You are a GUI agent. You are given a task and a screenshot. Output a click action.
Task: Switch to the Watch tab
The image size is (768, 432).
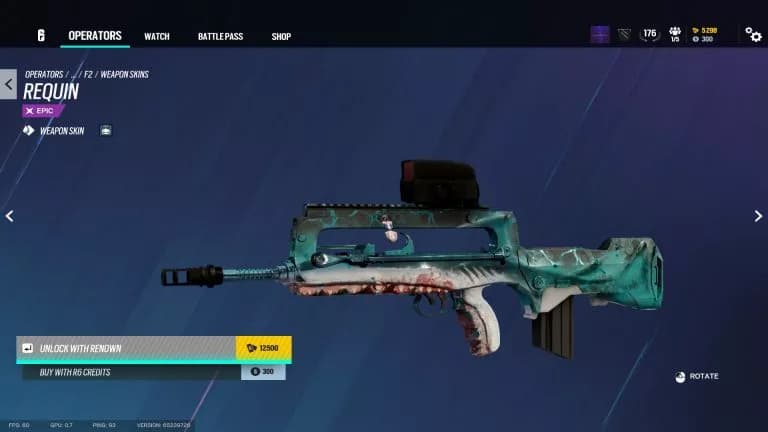(x=157, y=37)
